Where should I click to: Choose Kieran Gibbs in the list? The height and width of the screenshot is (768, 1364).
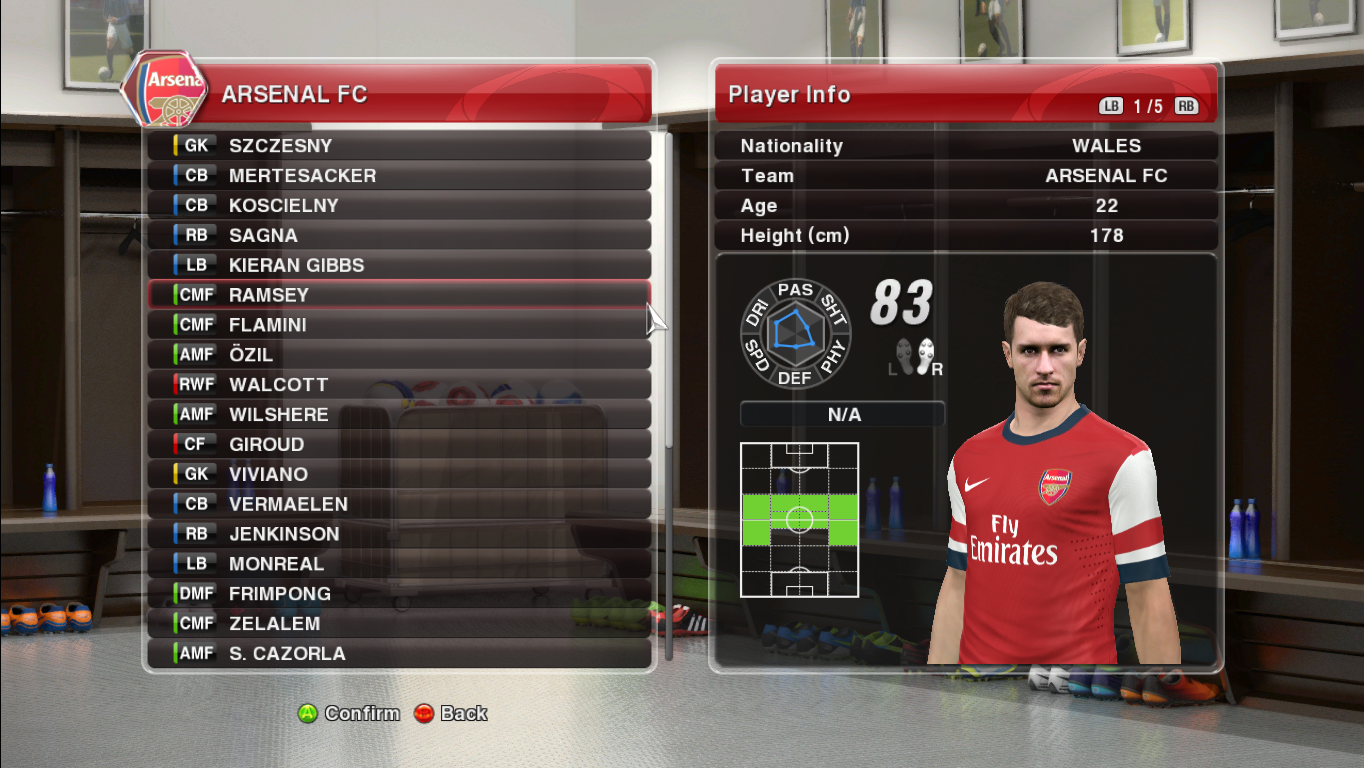(x=400, y=266)
